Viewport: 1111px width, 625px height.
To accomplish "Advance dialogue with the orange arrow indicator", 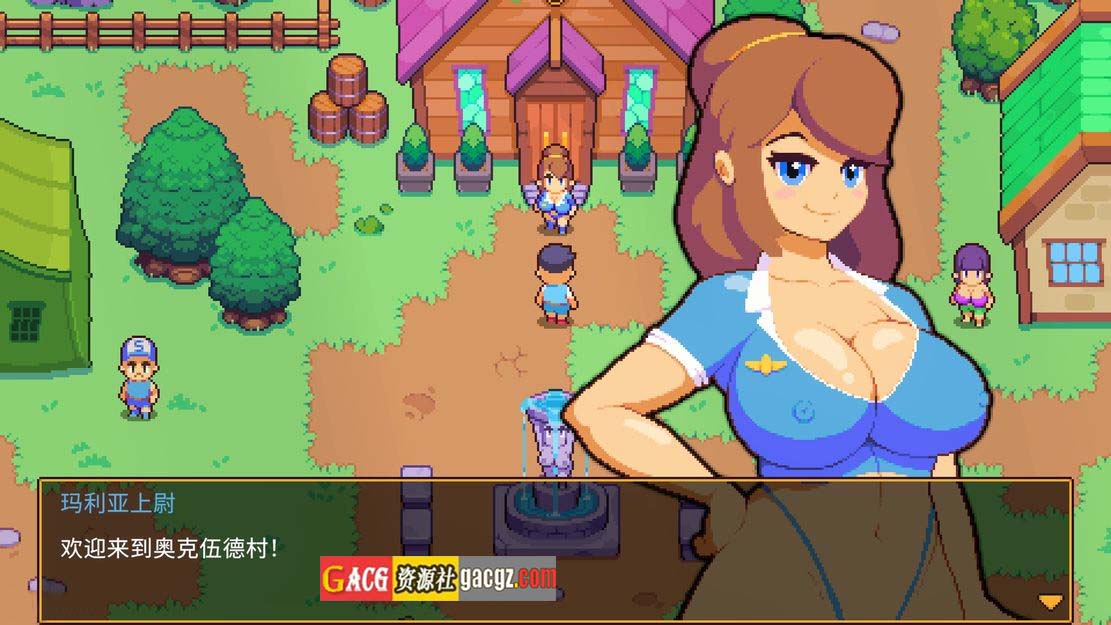I will coord(1050,601).
